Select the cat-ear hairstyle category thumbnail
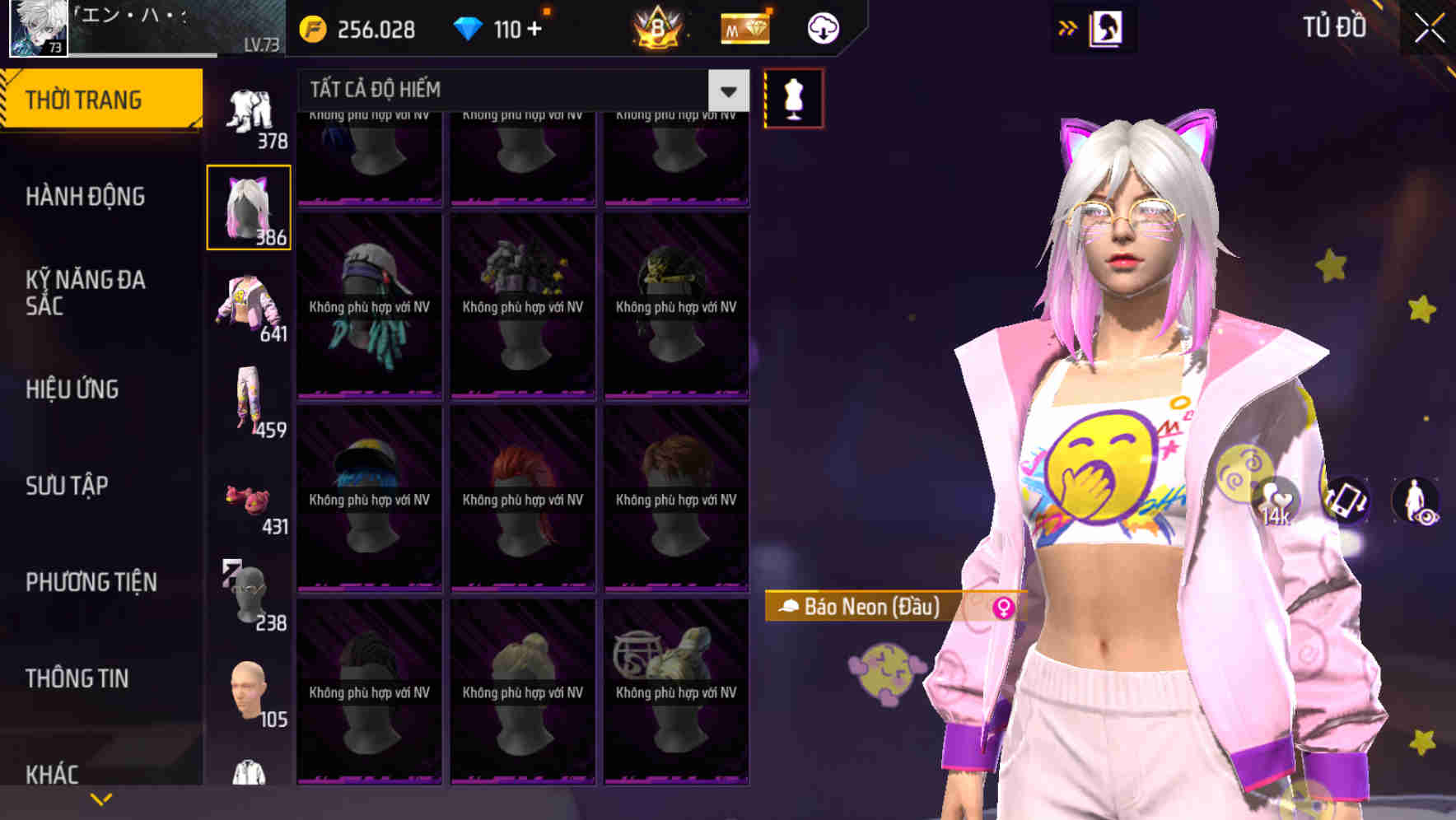The image size is (1456, 820). point(248,206)
